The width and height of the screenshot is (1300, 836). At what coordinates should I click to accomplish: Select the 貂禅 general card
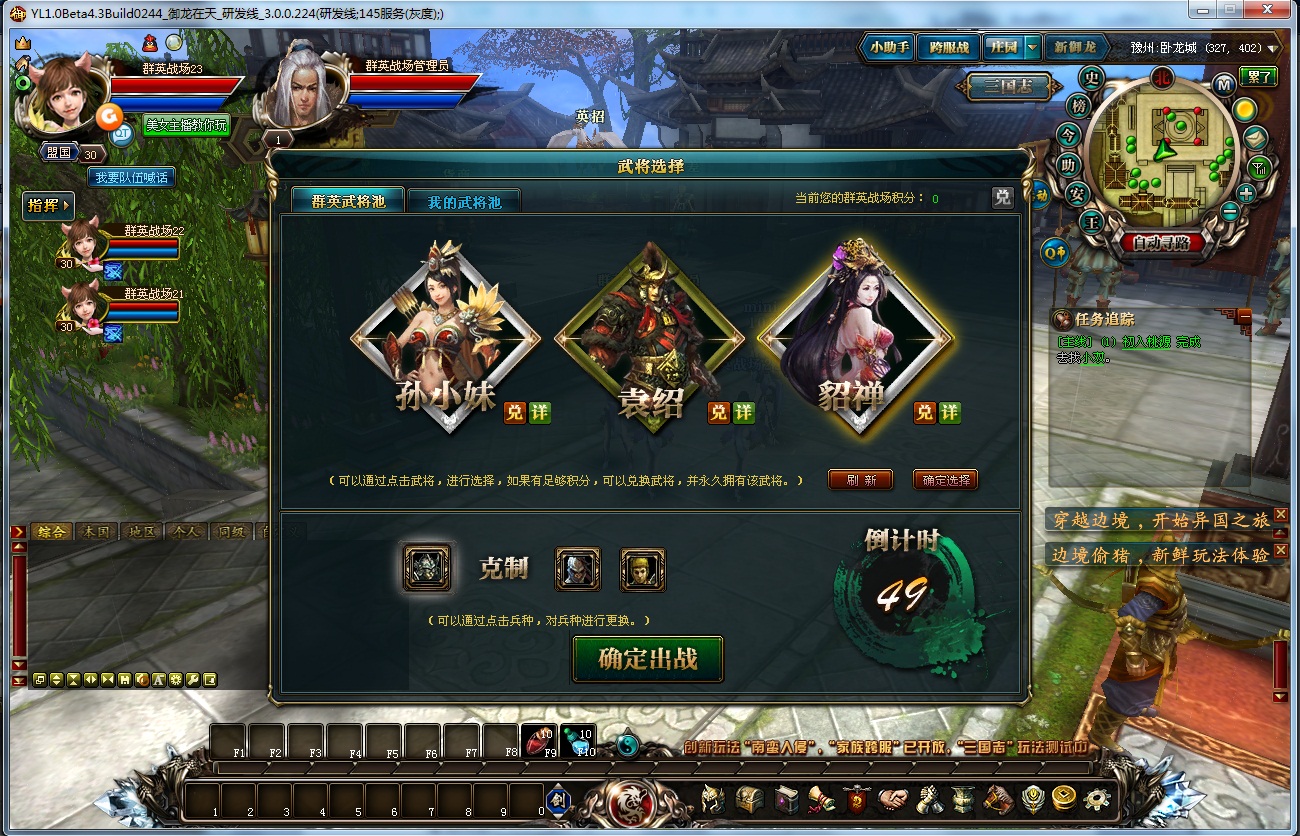(x=855, y=335)
